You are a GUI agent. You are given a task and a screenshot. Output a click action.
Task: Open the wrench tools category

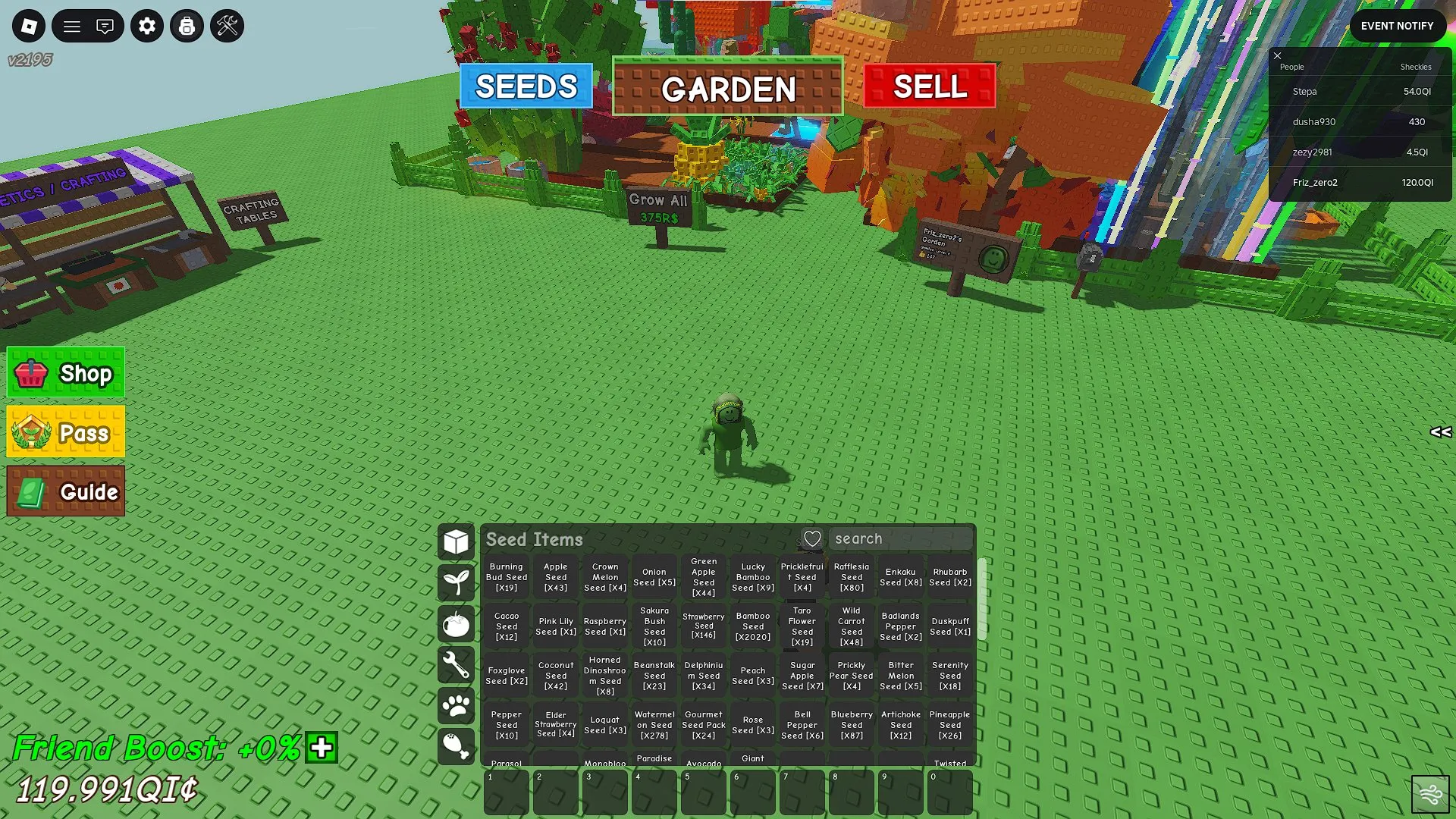tap(456, 666)
